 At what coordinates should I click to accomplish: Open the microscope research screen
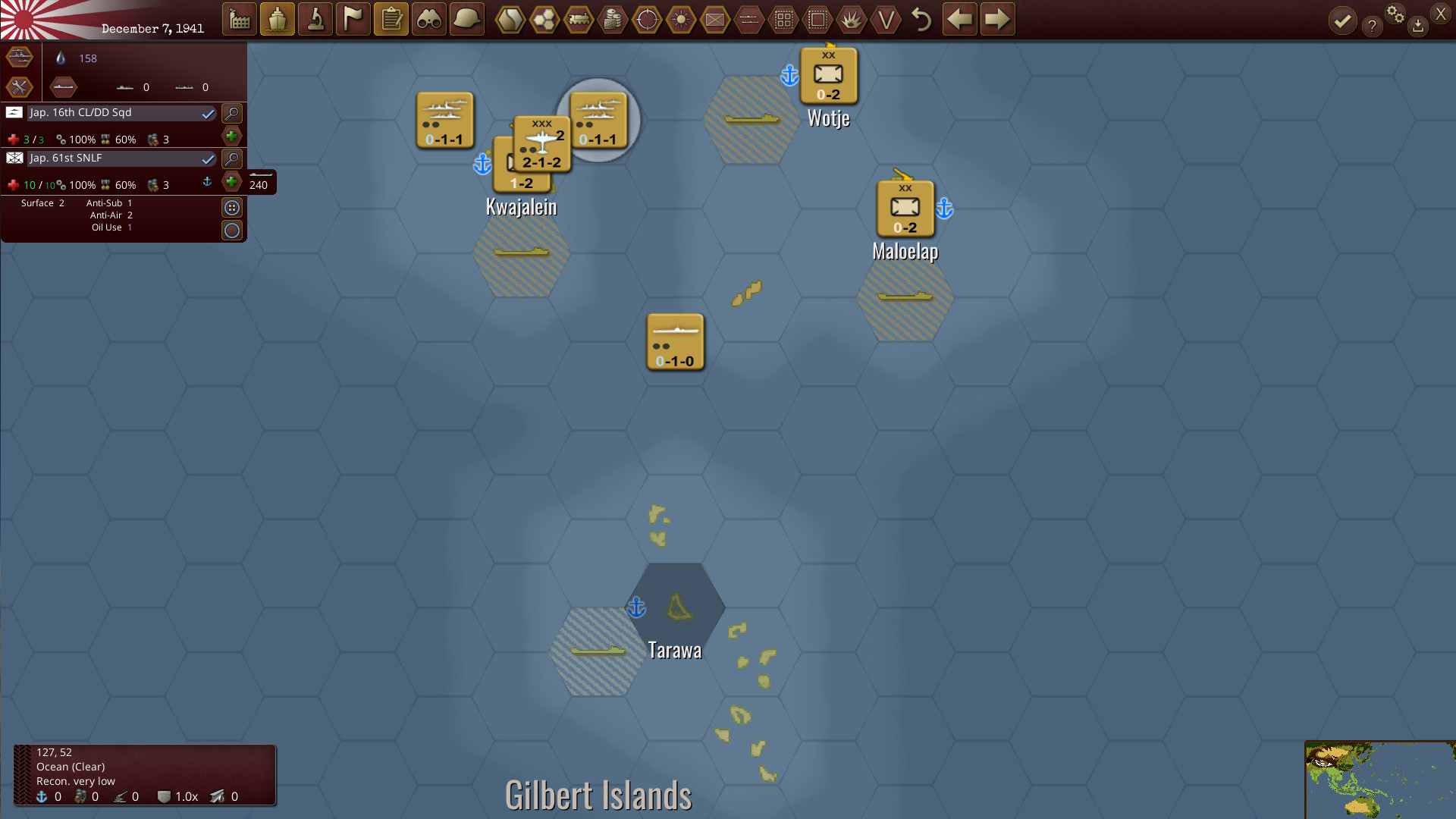pos(315,20)
